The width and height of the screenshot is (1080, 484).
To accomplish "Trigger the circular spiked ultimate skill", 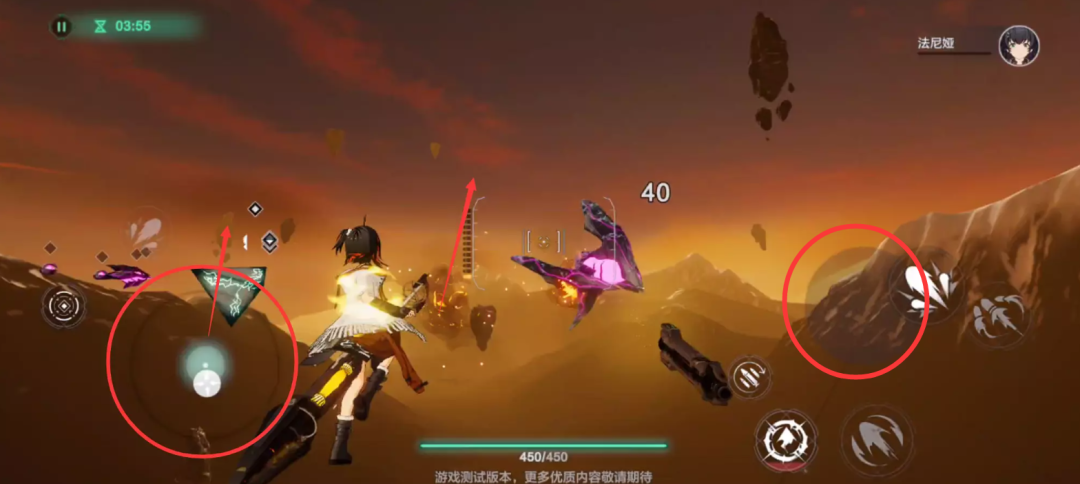I will 786,440.
